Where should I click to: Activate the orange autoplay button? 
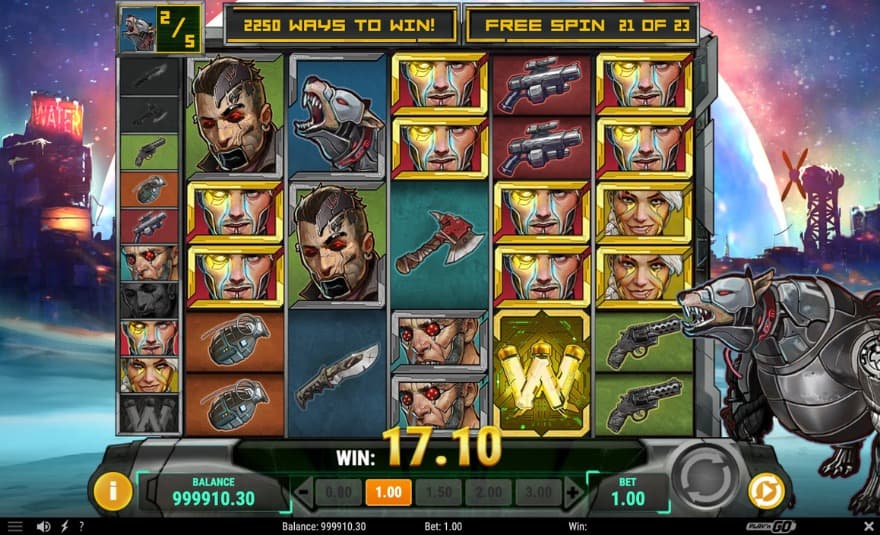(768, 491)
